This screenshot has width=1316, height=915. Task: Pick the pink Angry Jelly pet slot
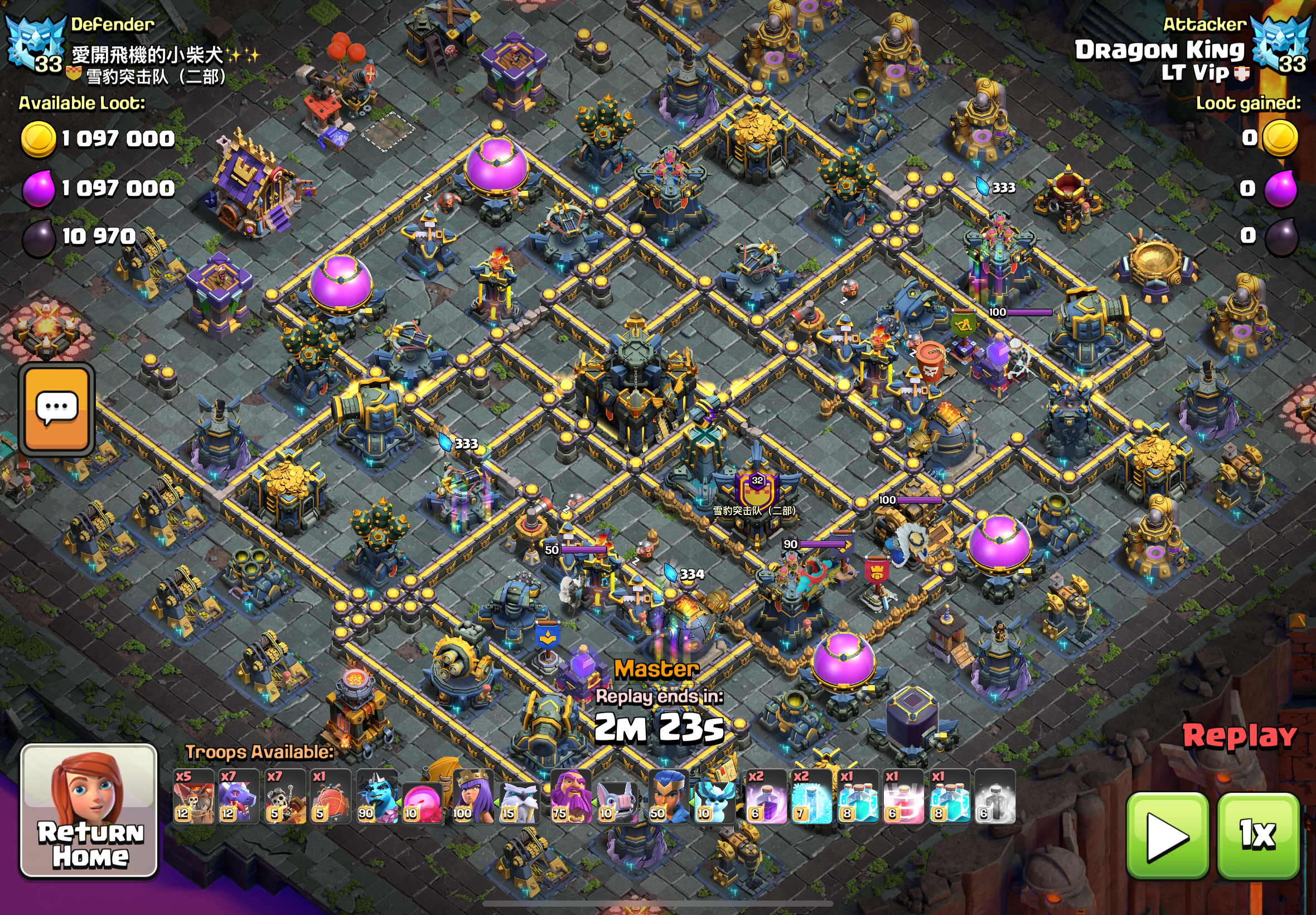click(x=422, y=802)
